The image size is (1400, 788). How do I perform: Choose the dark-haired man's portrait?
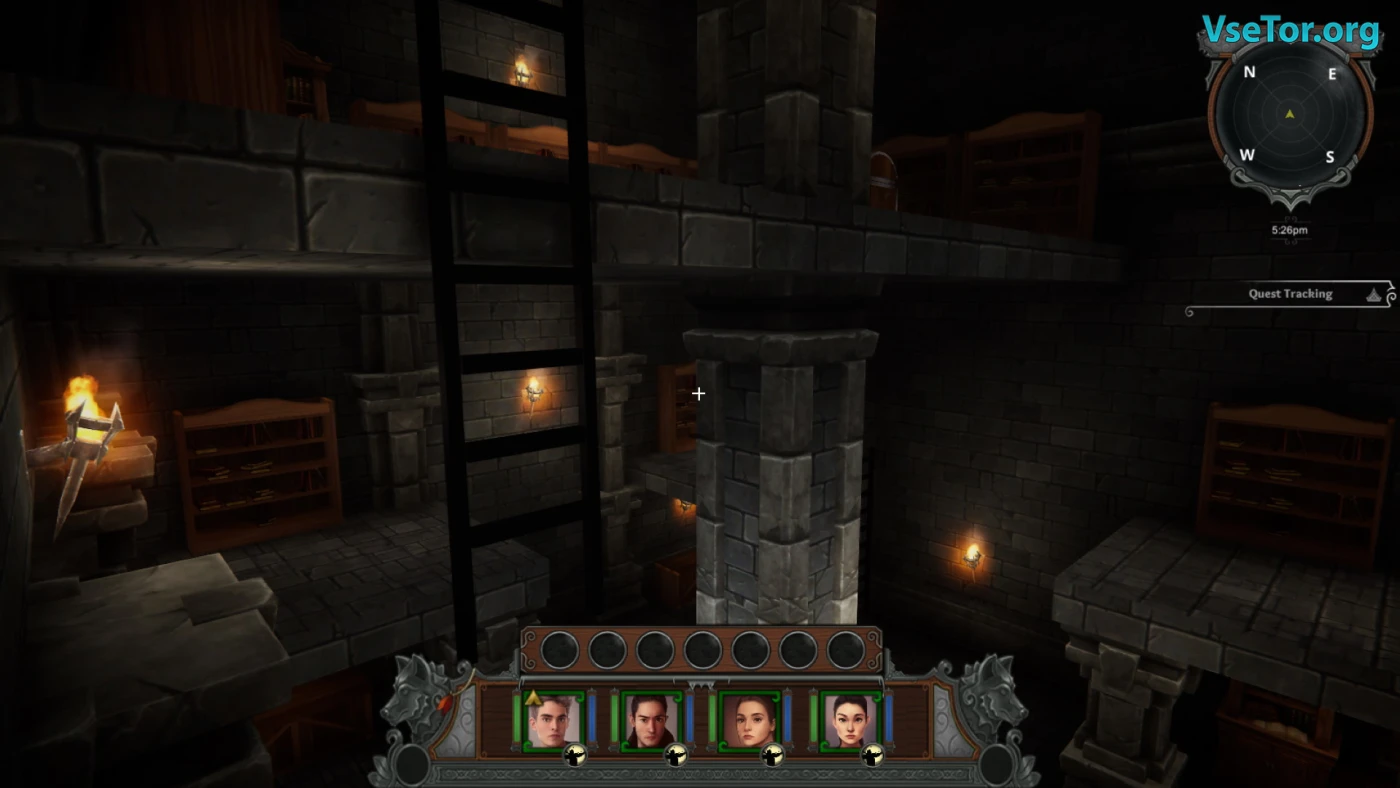point(651,719)
